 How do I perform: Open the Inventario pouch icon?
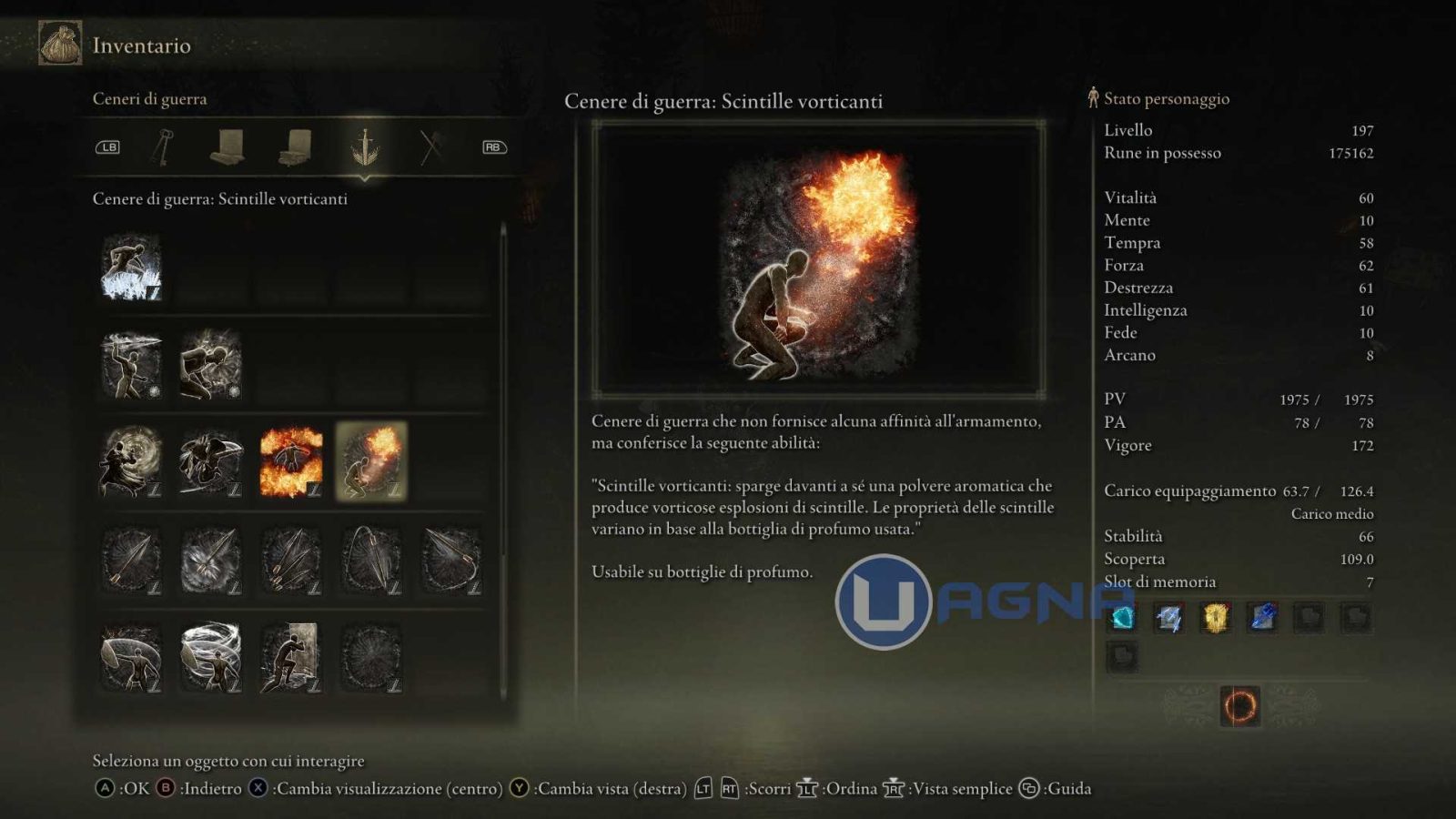click(60, 44)
